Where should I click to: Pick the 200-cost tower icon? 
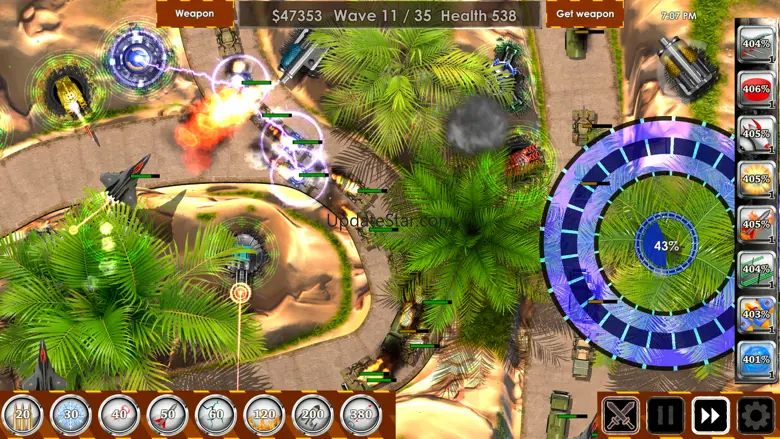tap(313, 415)
